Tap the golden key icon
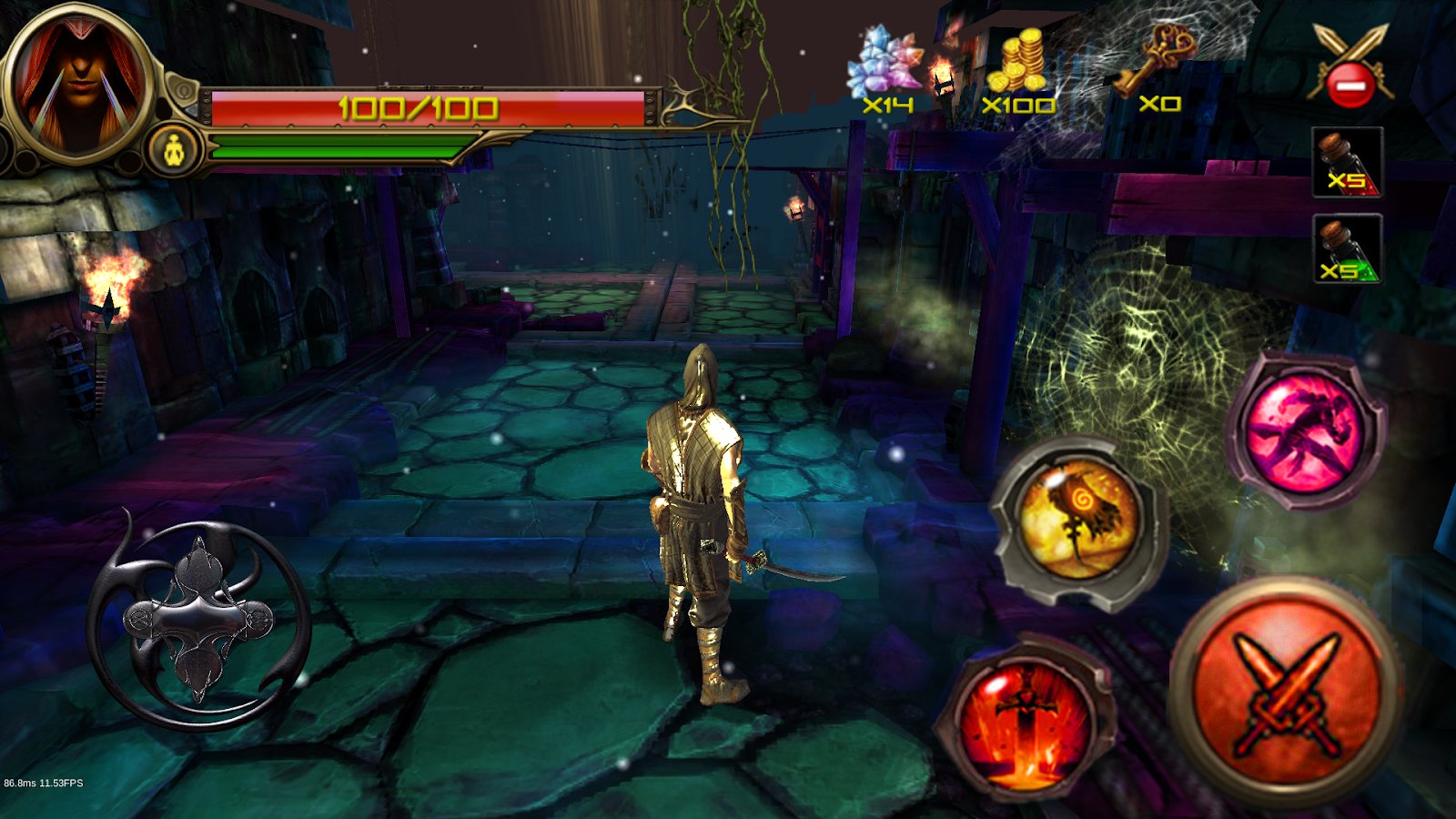 point(1154,60)
